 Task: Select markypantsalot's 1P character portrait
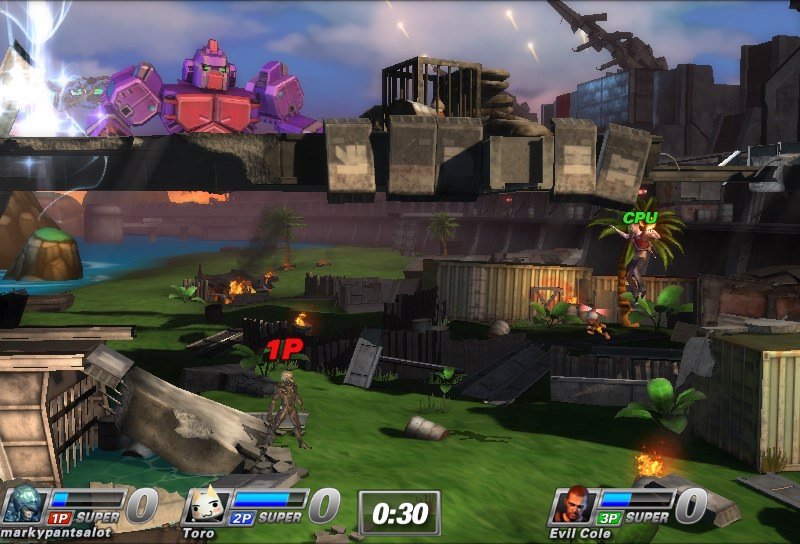[23, 504]
